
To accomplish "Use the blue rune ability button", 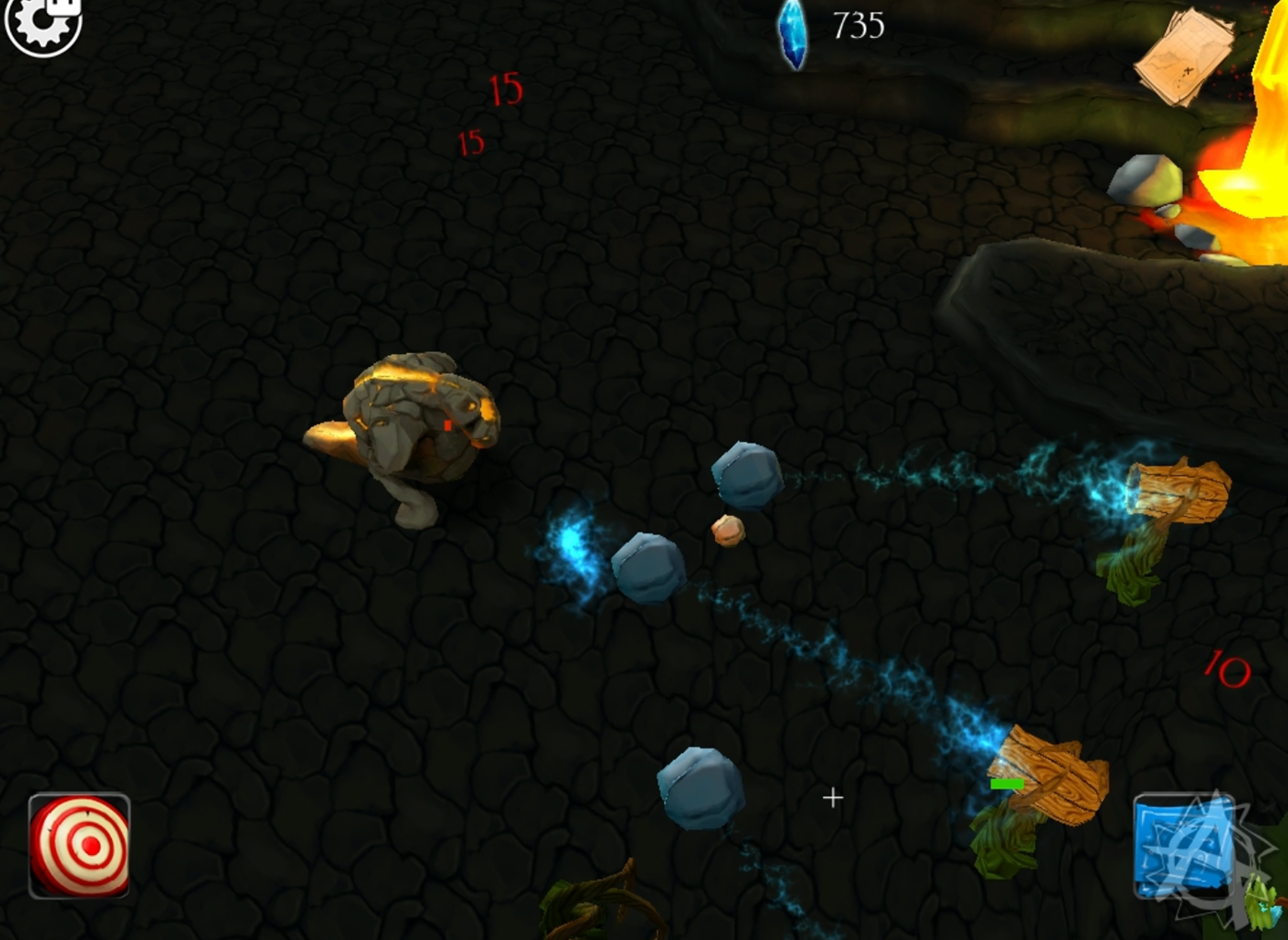I will 1184,845.
